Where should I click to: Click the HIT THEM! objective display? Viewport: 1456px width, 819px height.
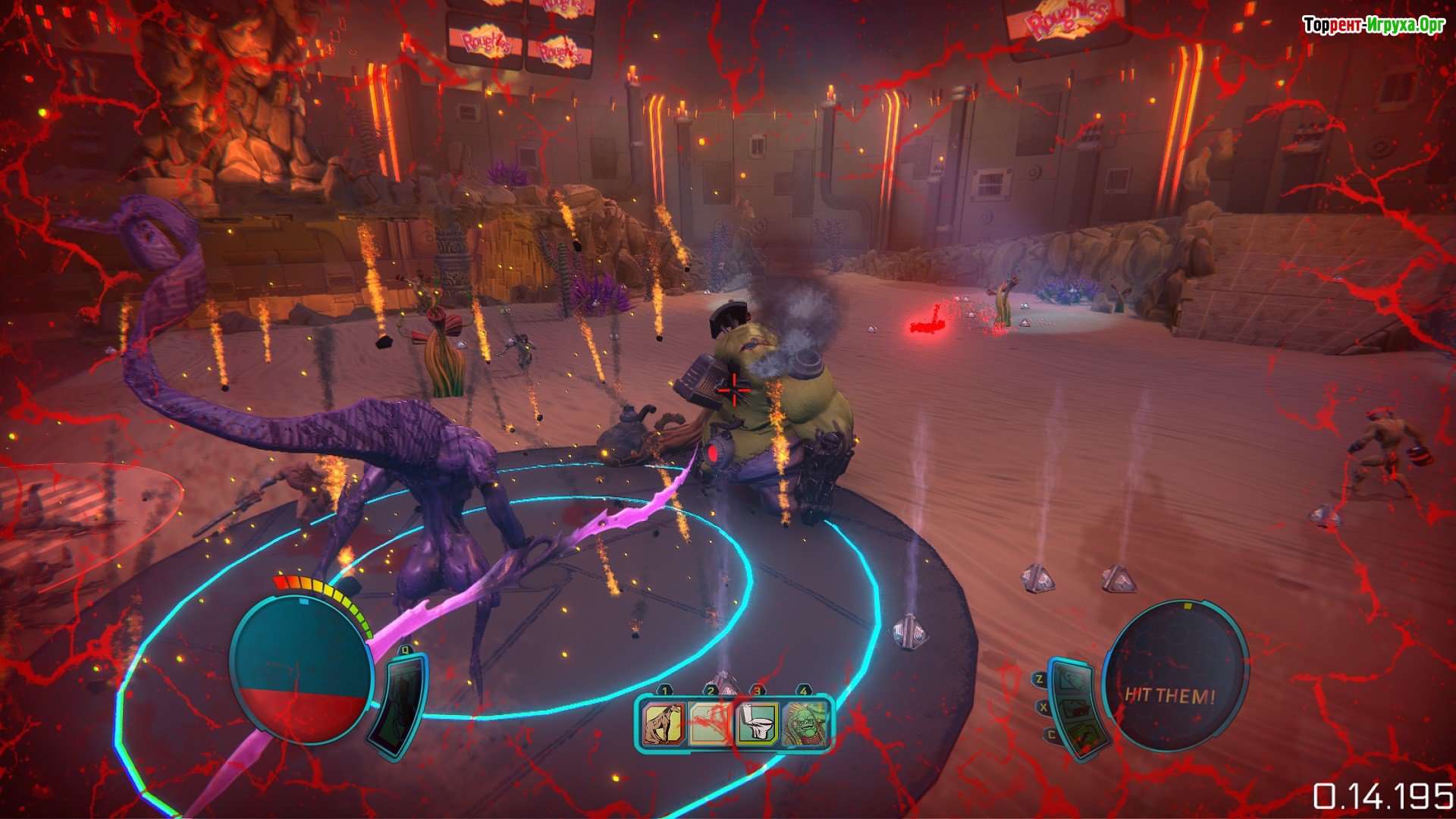pyautogui.click(x=1170, y=695)
